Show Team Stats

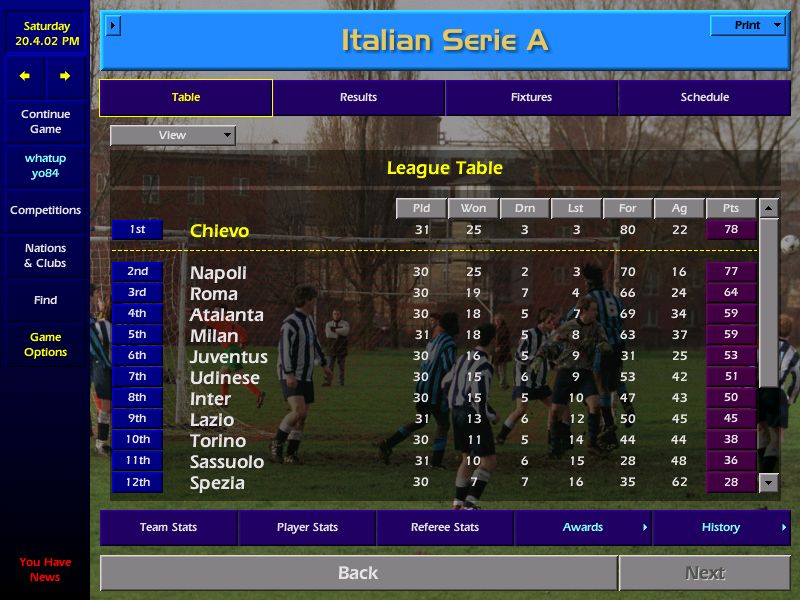coord(168,527)
